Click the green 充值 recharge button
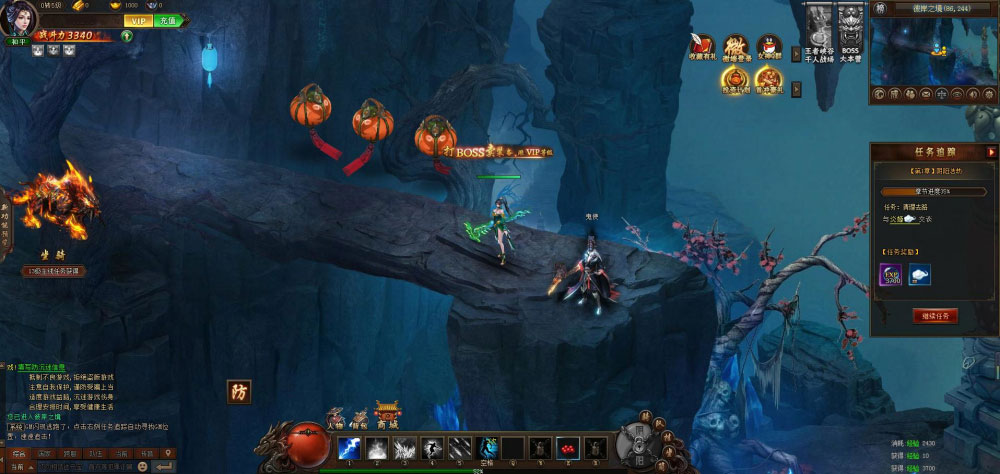The image size is (1000, 474). pyautogui.click(x=167, y=20)
